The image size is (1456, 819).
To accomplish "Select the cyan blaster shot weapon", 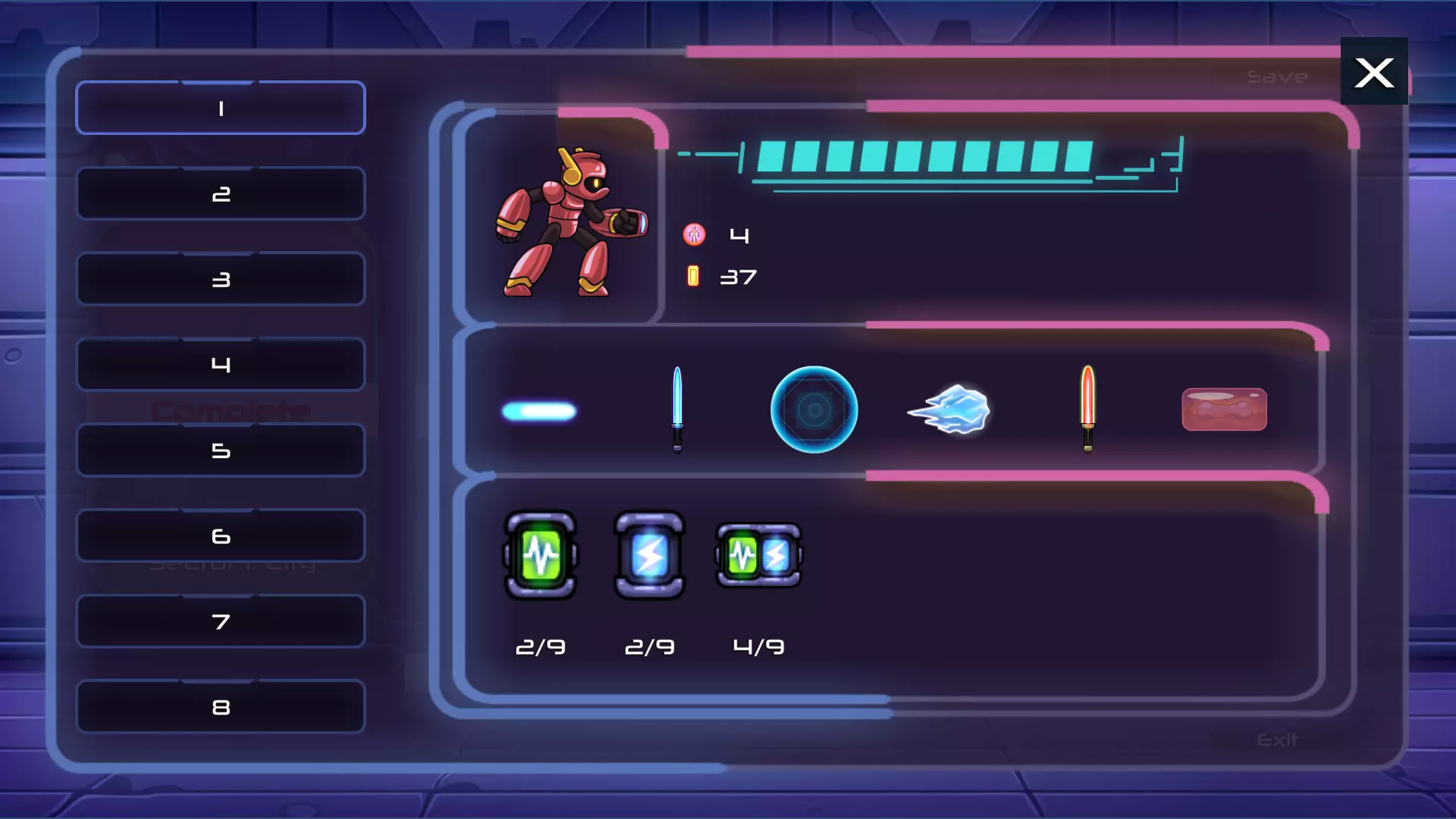I will 539,411.
